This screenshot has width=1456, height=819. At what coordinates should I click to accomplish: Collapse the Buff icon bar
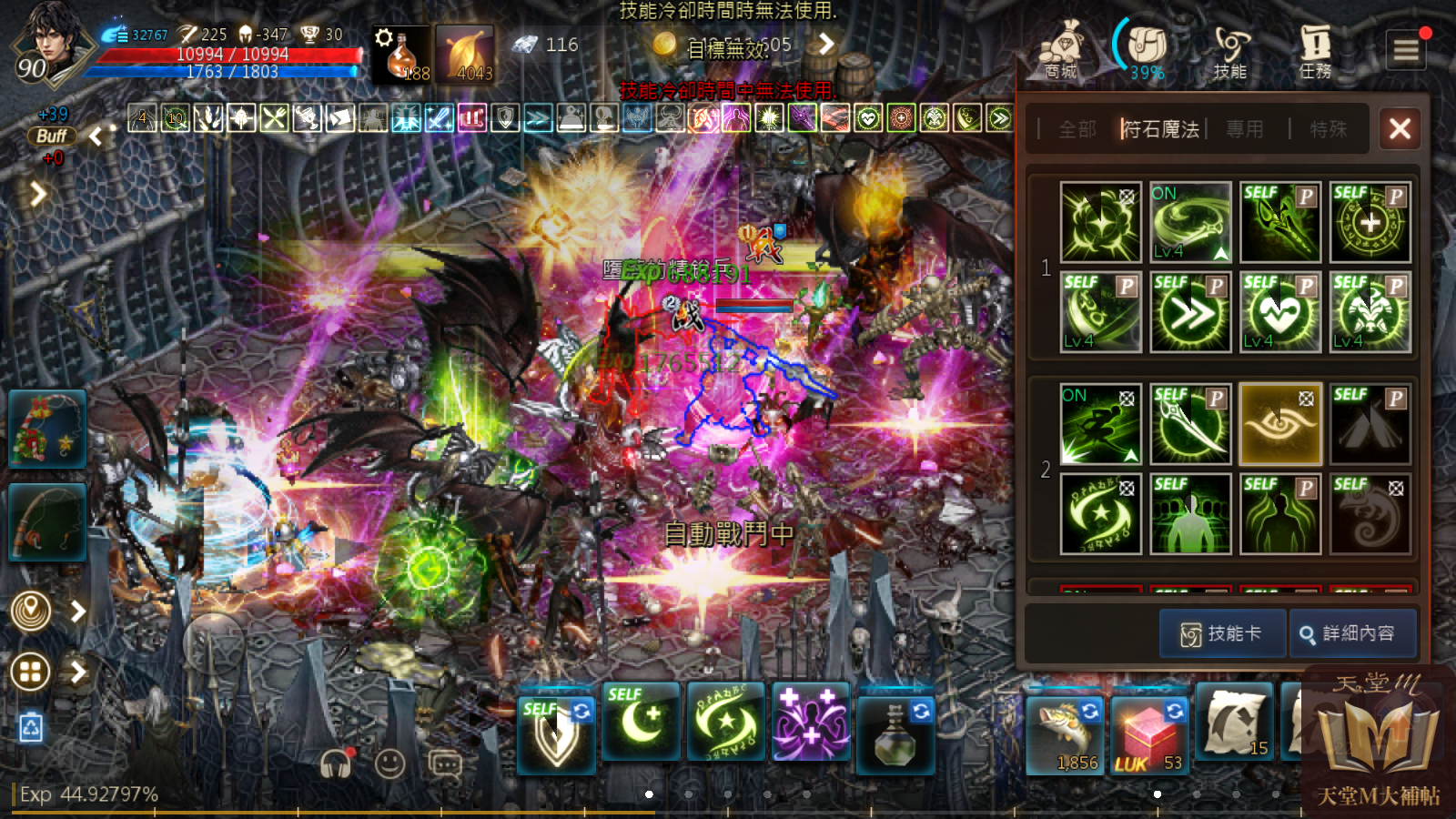(96, 137)
